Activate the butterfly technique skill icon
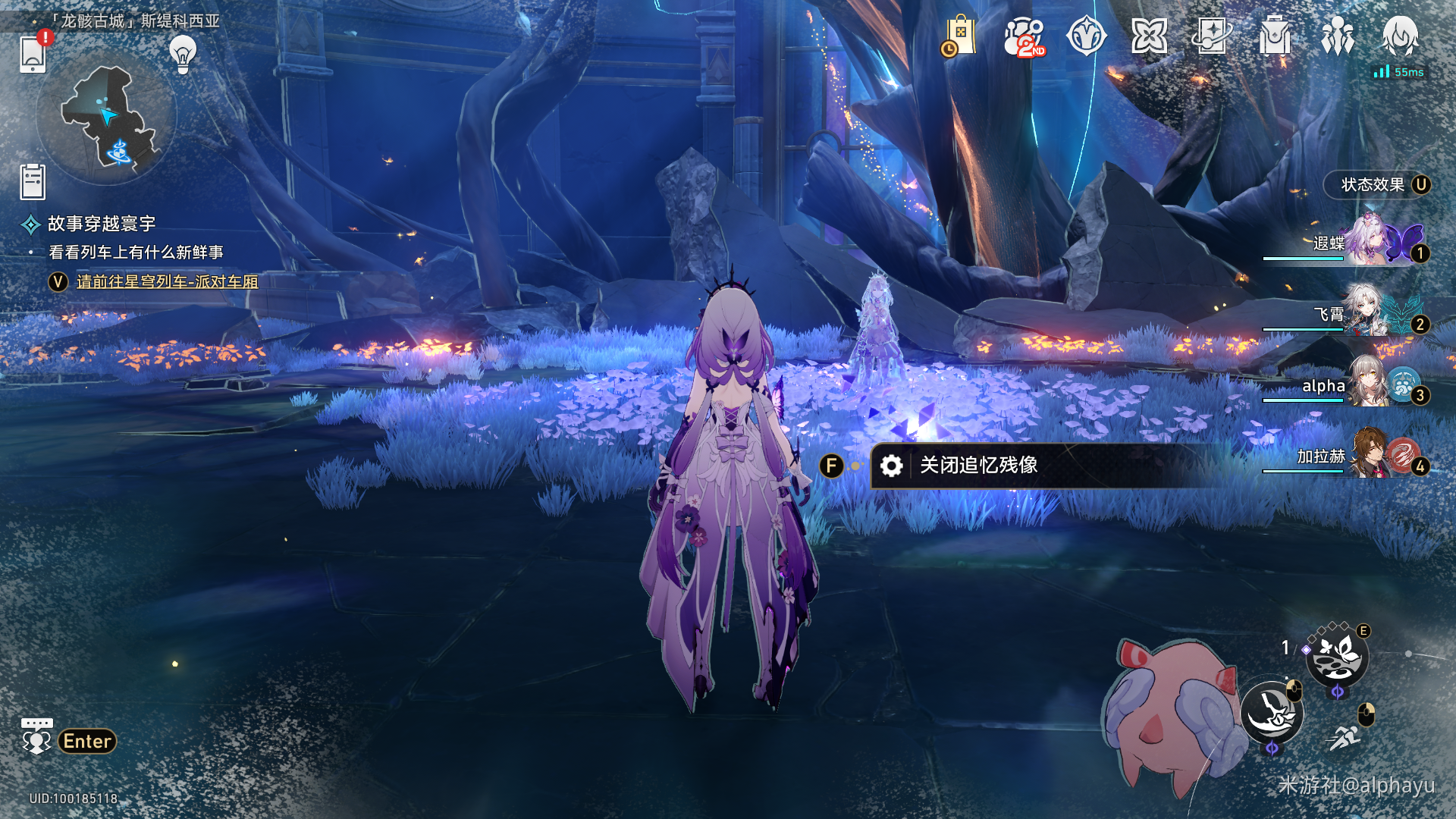 1337,657
